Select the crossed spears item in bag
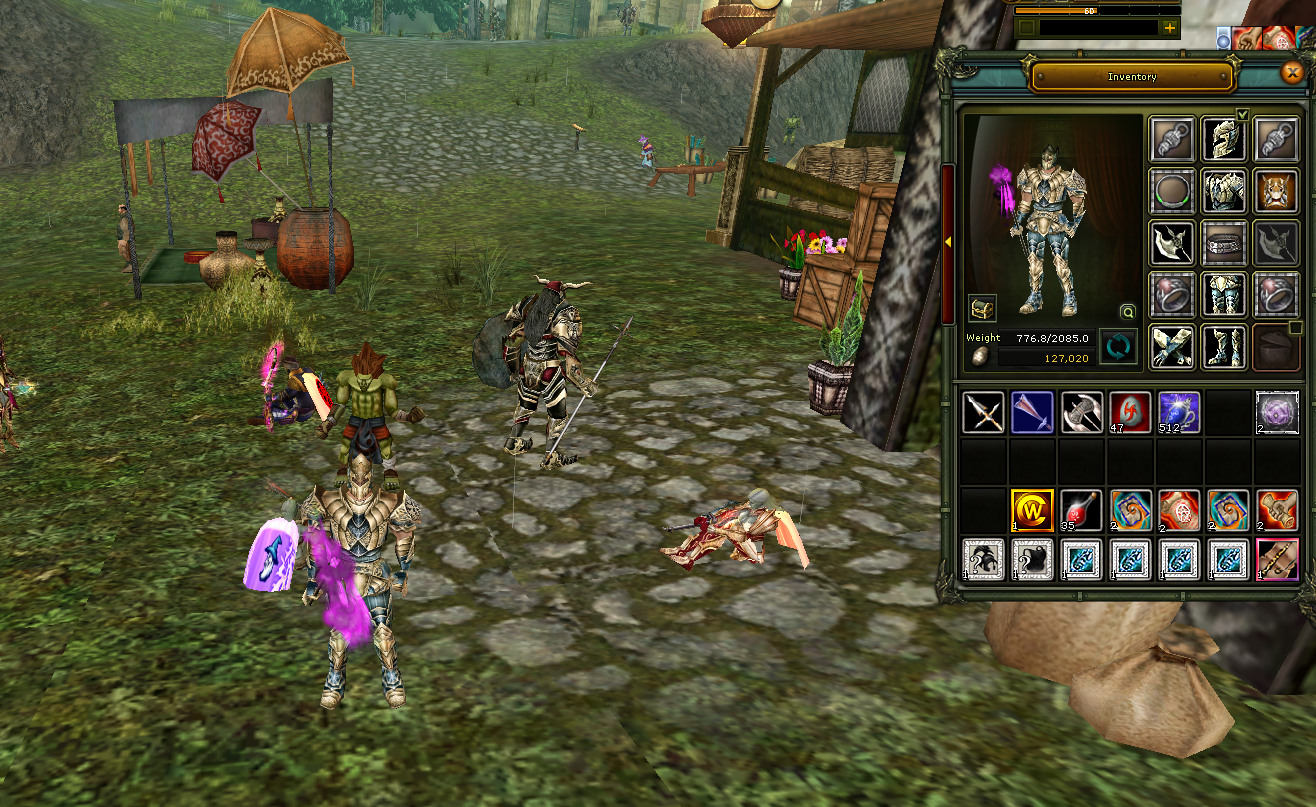 [983, 412]
